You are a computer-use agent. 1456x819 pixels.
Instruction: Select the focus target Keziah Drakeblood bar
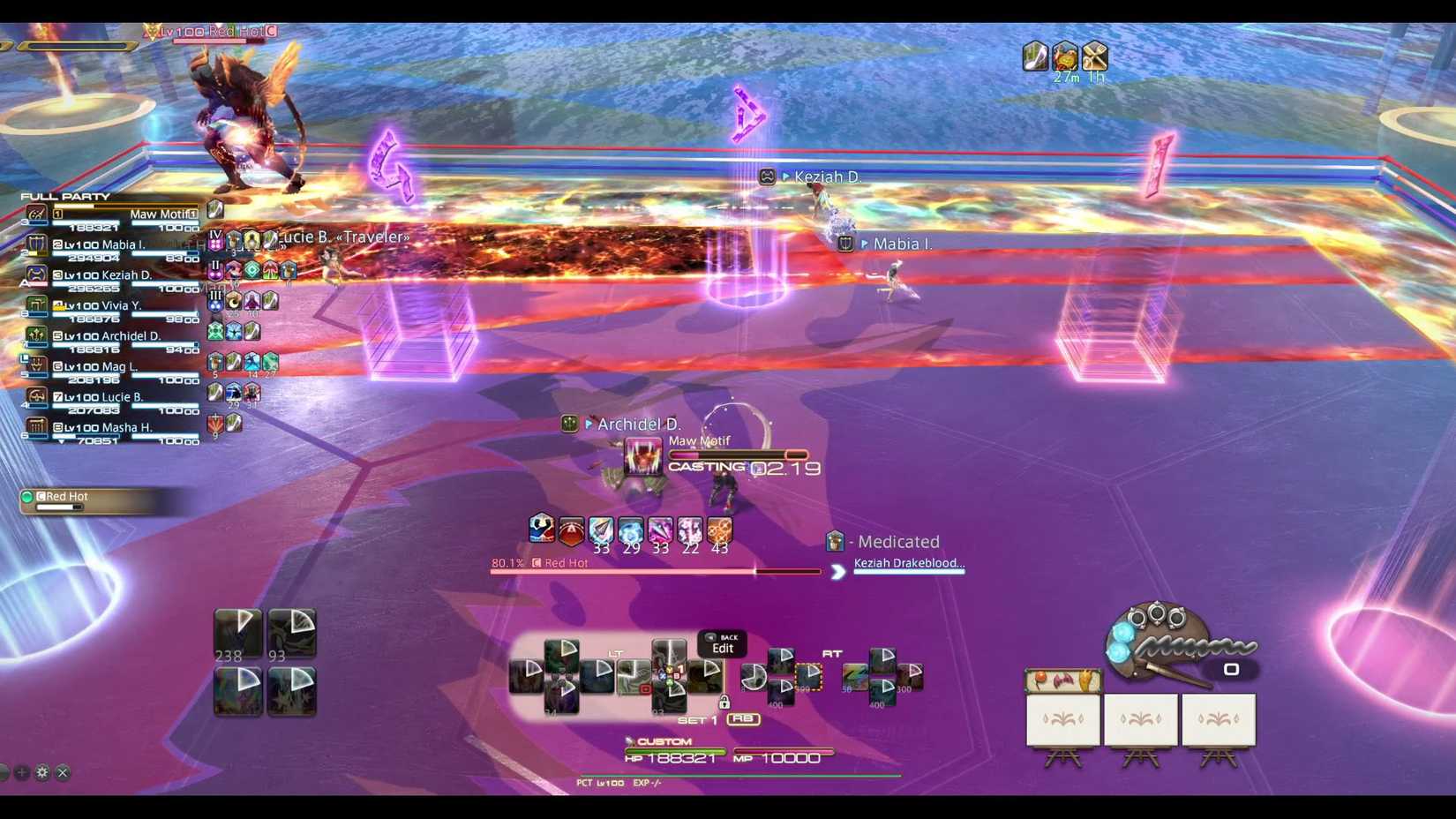click(908, 566)
